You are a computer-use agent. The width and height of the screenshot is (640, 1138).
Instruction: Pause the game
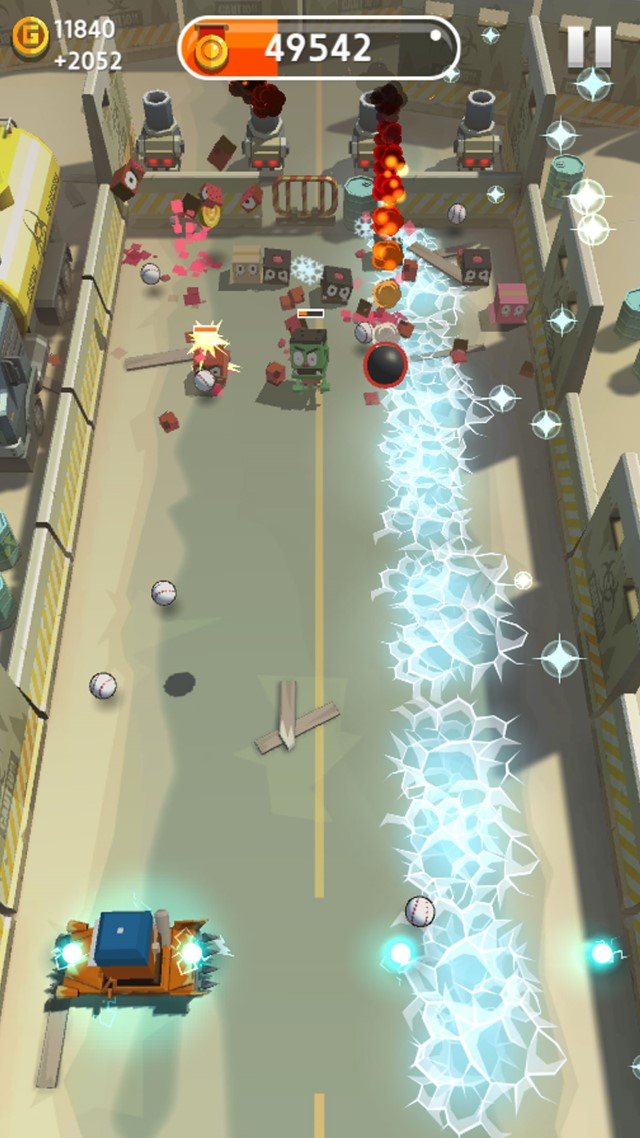588,46
